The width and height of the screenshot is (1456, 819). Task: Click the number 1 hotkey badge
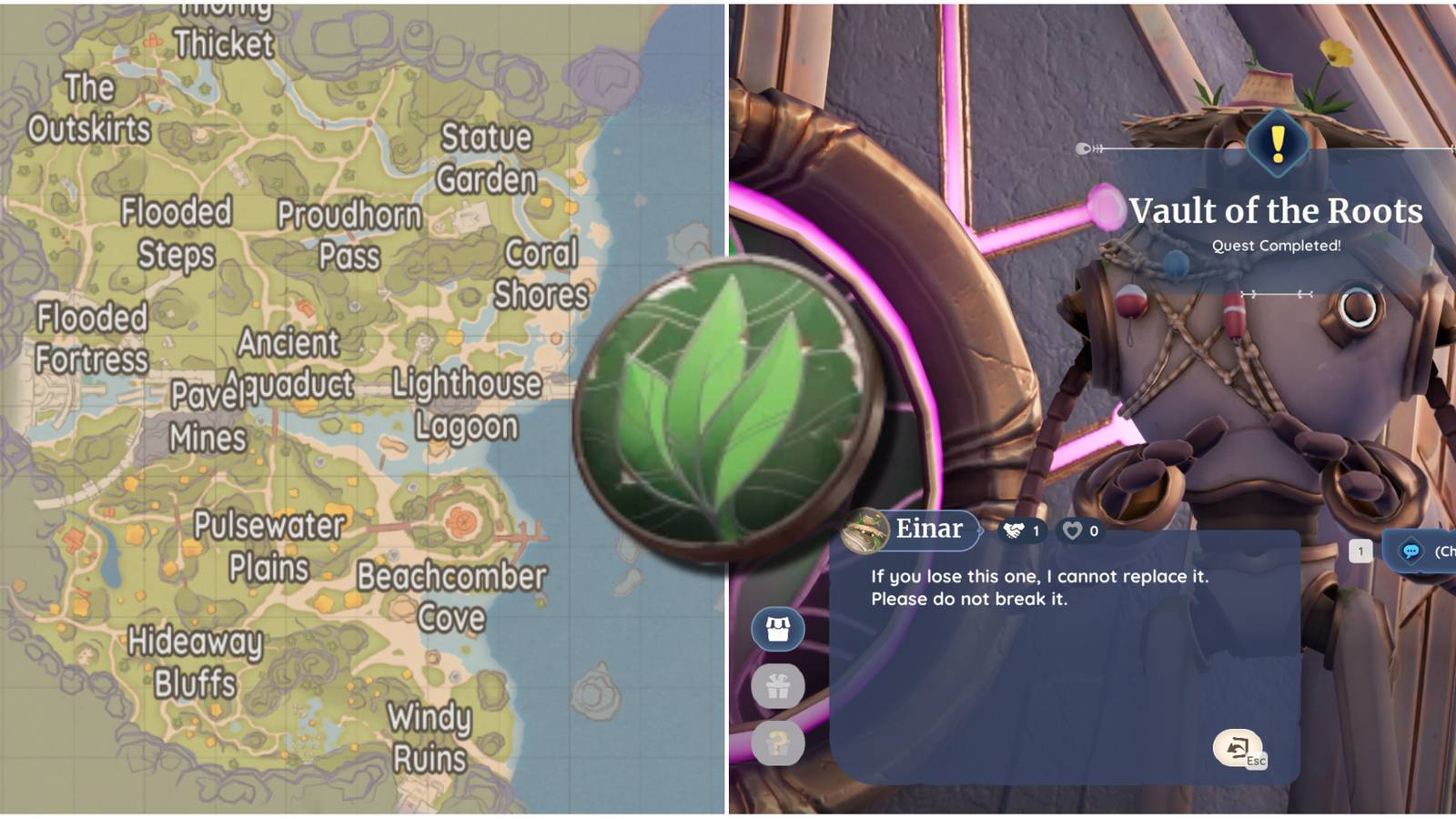(x=1360, y=551)
